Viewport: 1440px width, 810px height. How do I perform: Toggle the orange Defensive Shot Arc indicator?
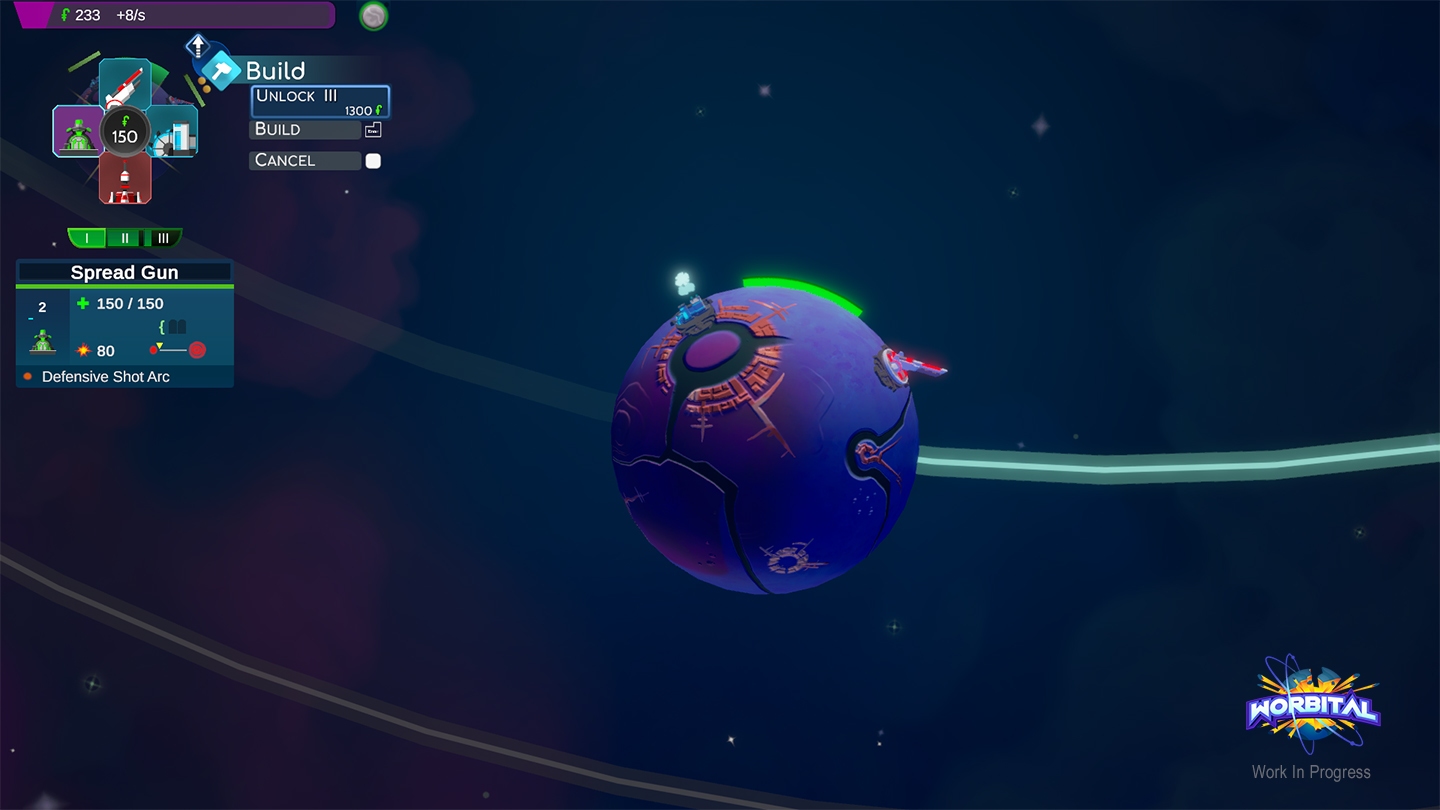[28, 376]
